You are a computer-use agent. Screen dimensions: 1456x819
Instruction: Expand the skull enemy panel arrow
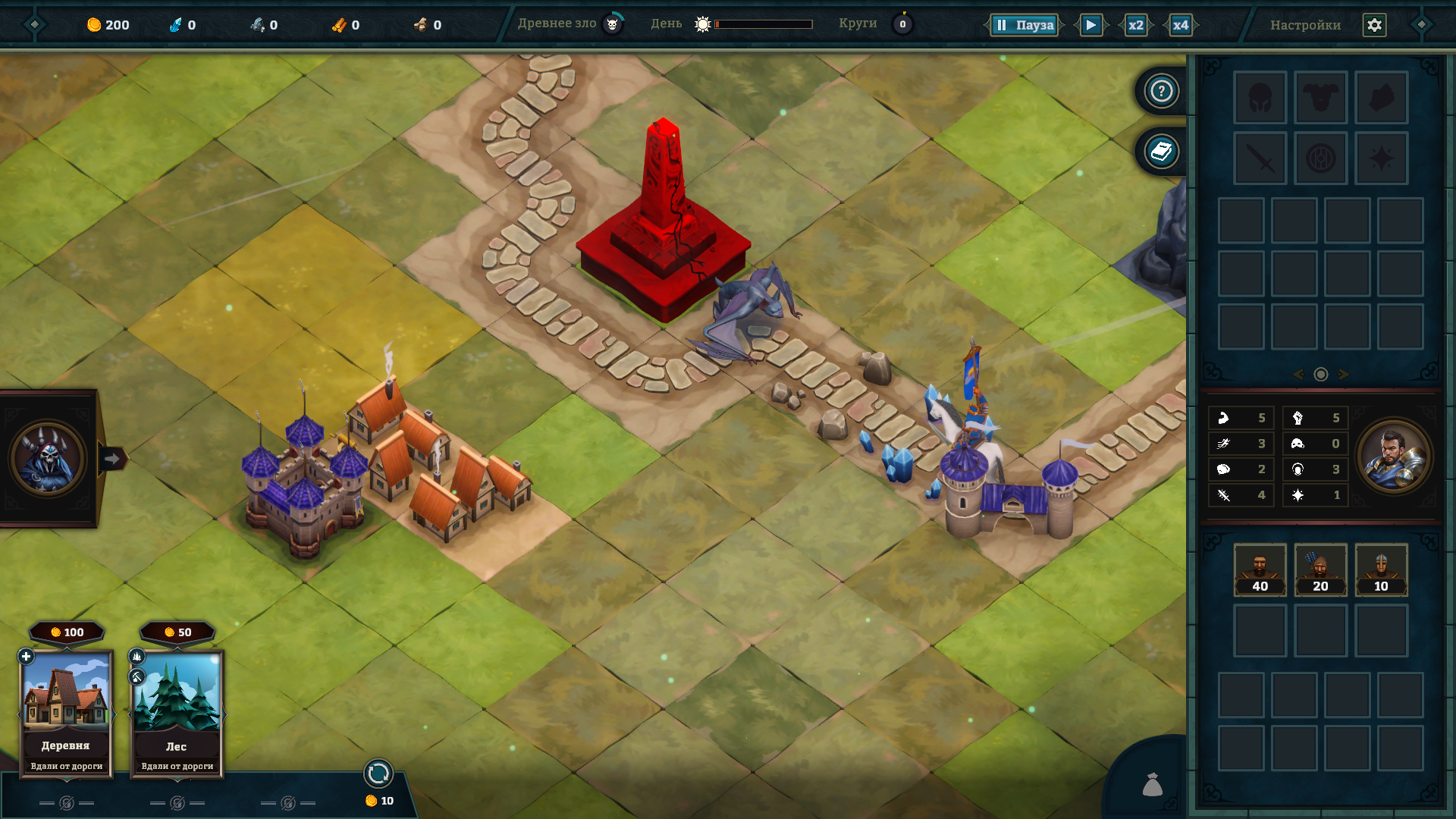(112, 459)
